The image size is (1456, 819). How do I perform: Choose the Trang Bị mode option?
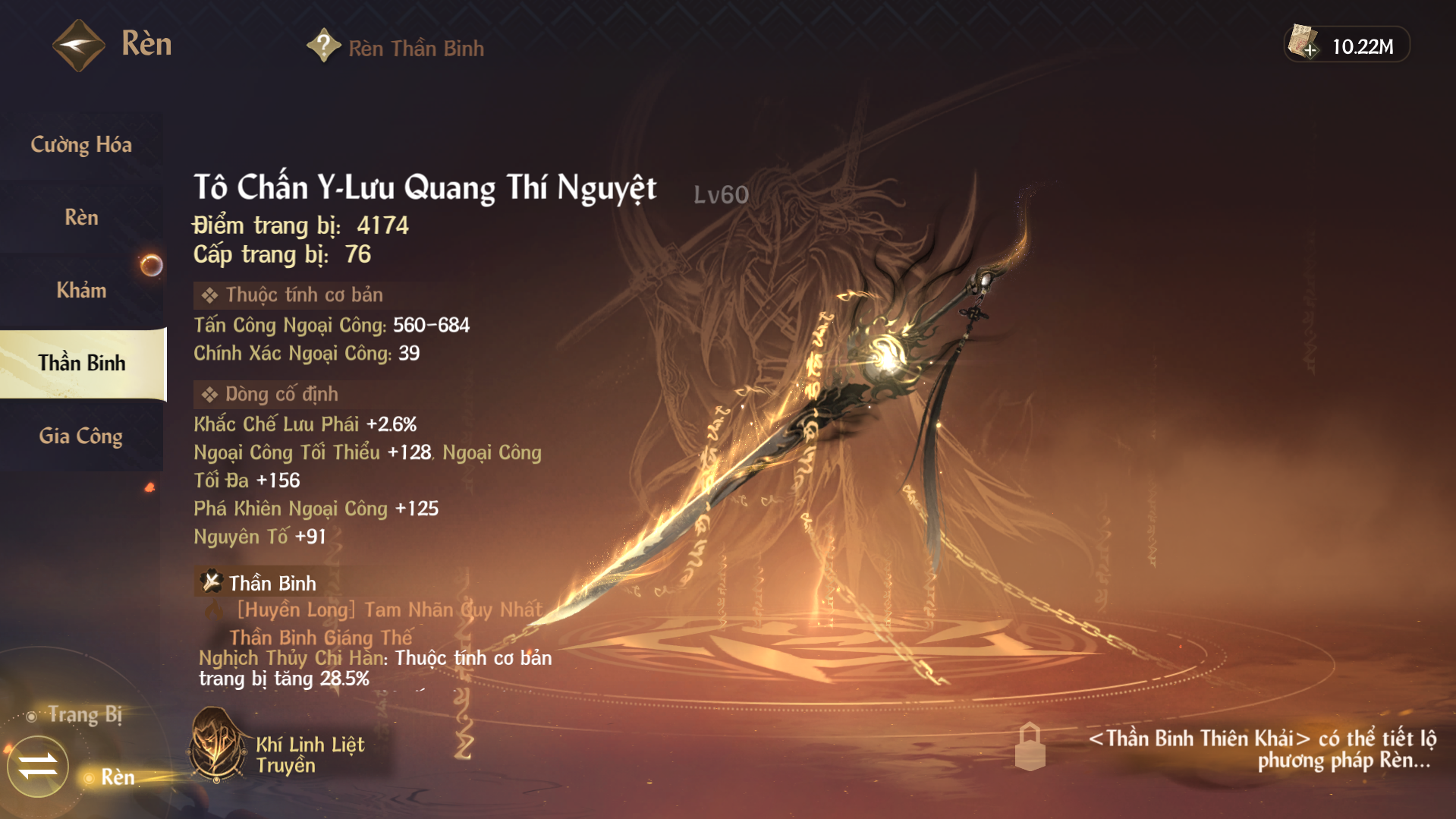pyautogui.click(x=83, y=714)
